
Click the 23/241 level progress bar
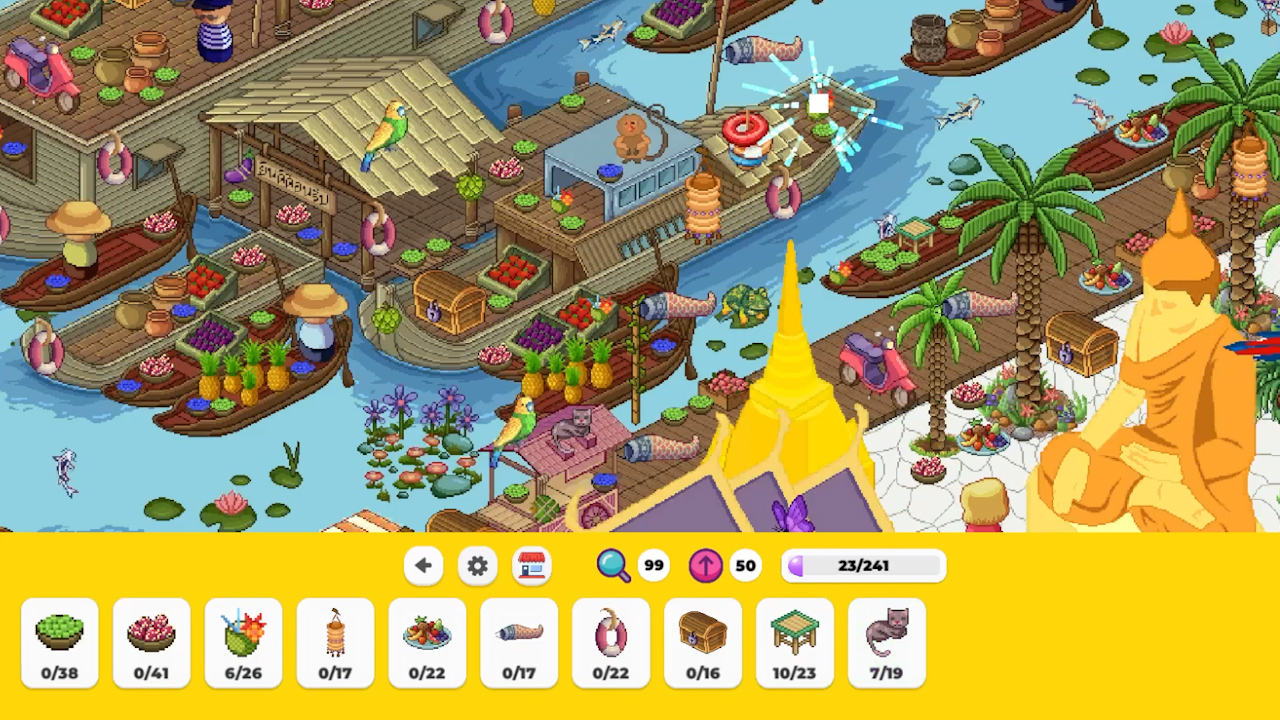coord(863,566)
